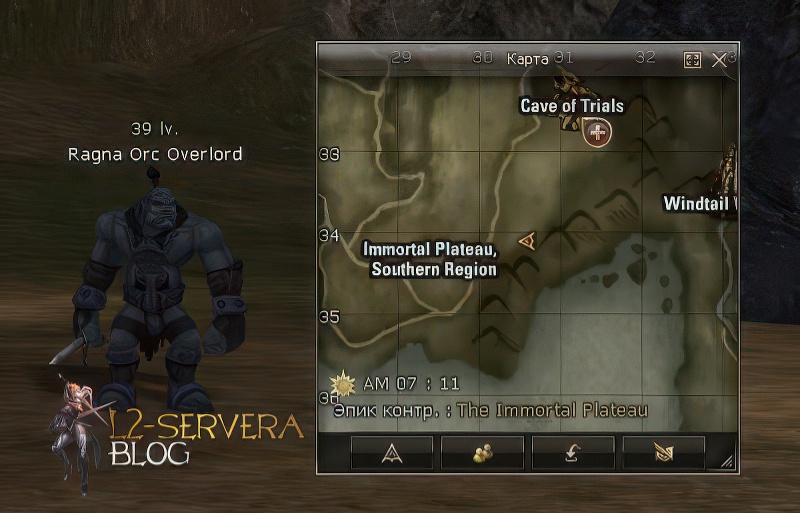This screenshot has width=800, height=513.
Task: Click the map window resize corner grip
Action: 727,461
